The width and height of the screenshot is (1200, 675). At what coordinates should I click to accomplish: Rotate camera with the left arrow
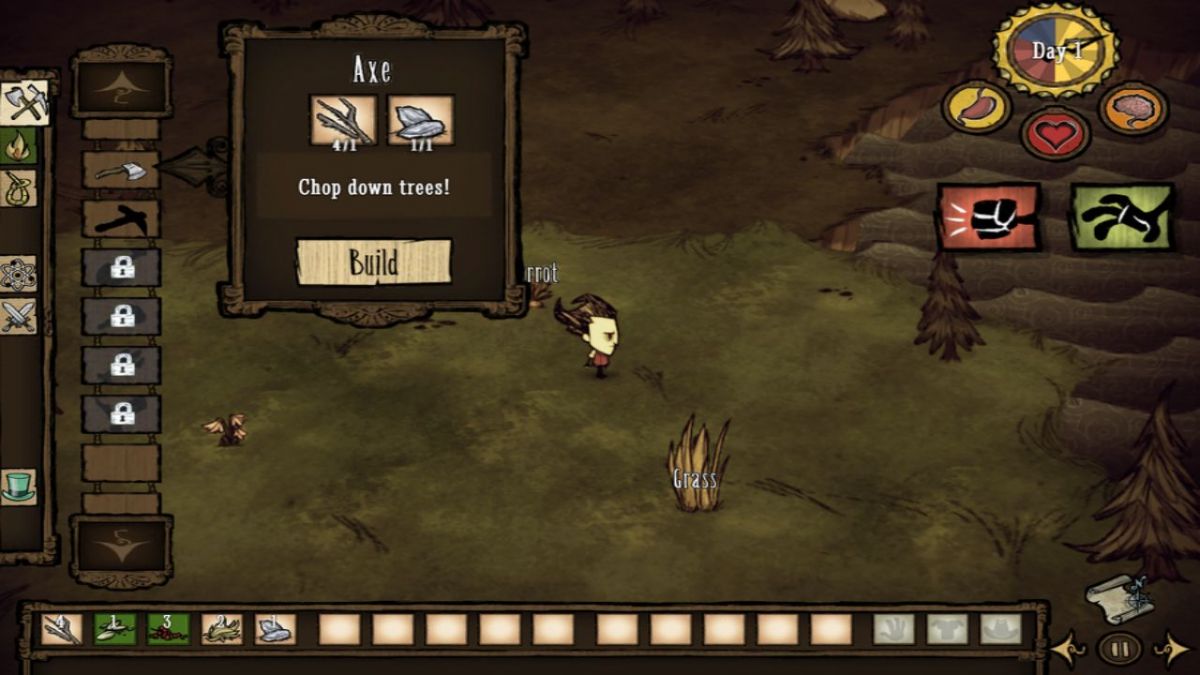click(1067, 650)
